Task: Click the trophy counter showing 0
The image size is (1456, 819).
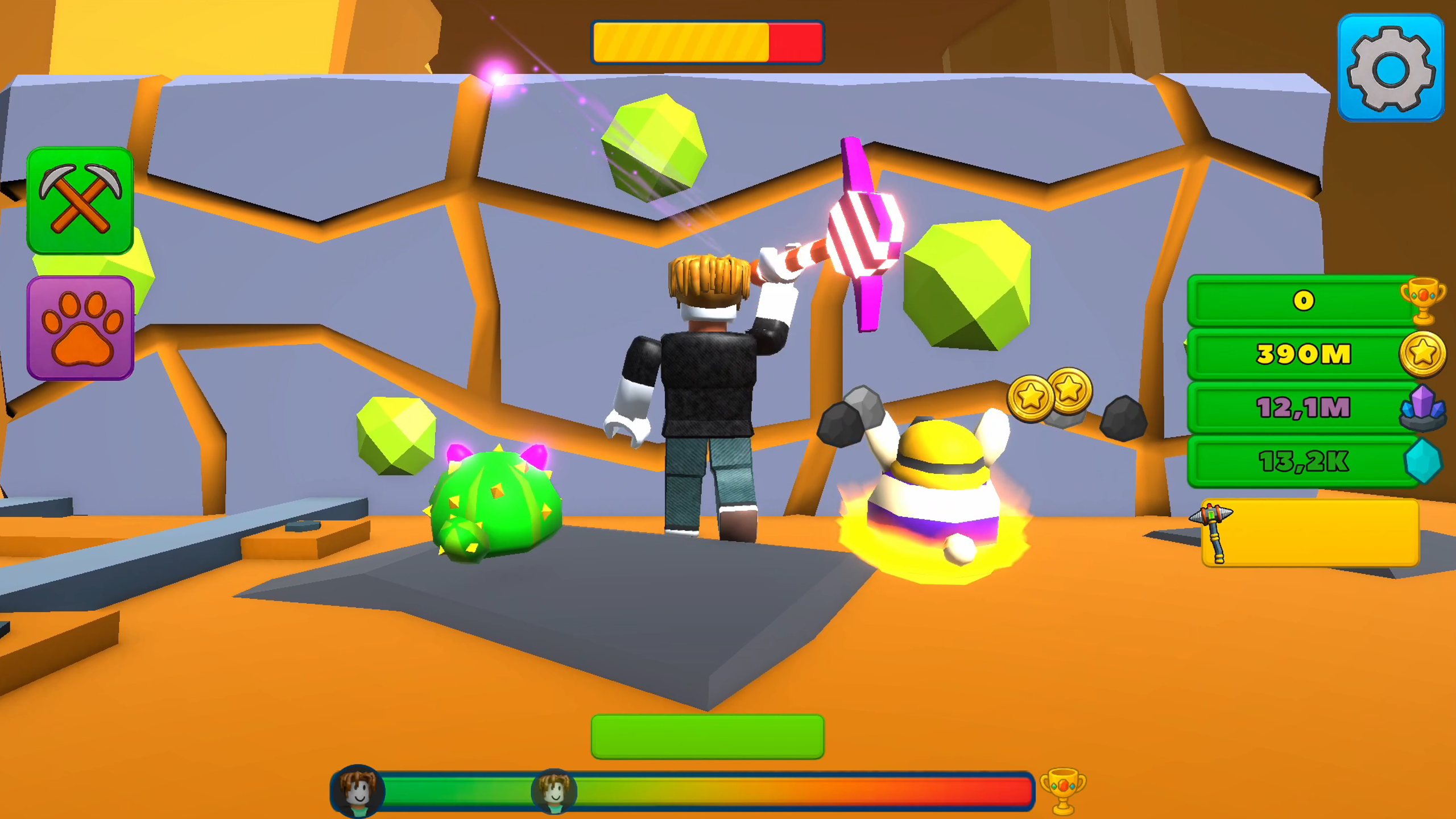Action: [1302, 303]
